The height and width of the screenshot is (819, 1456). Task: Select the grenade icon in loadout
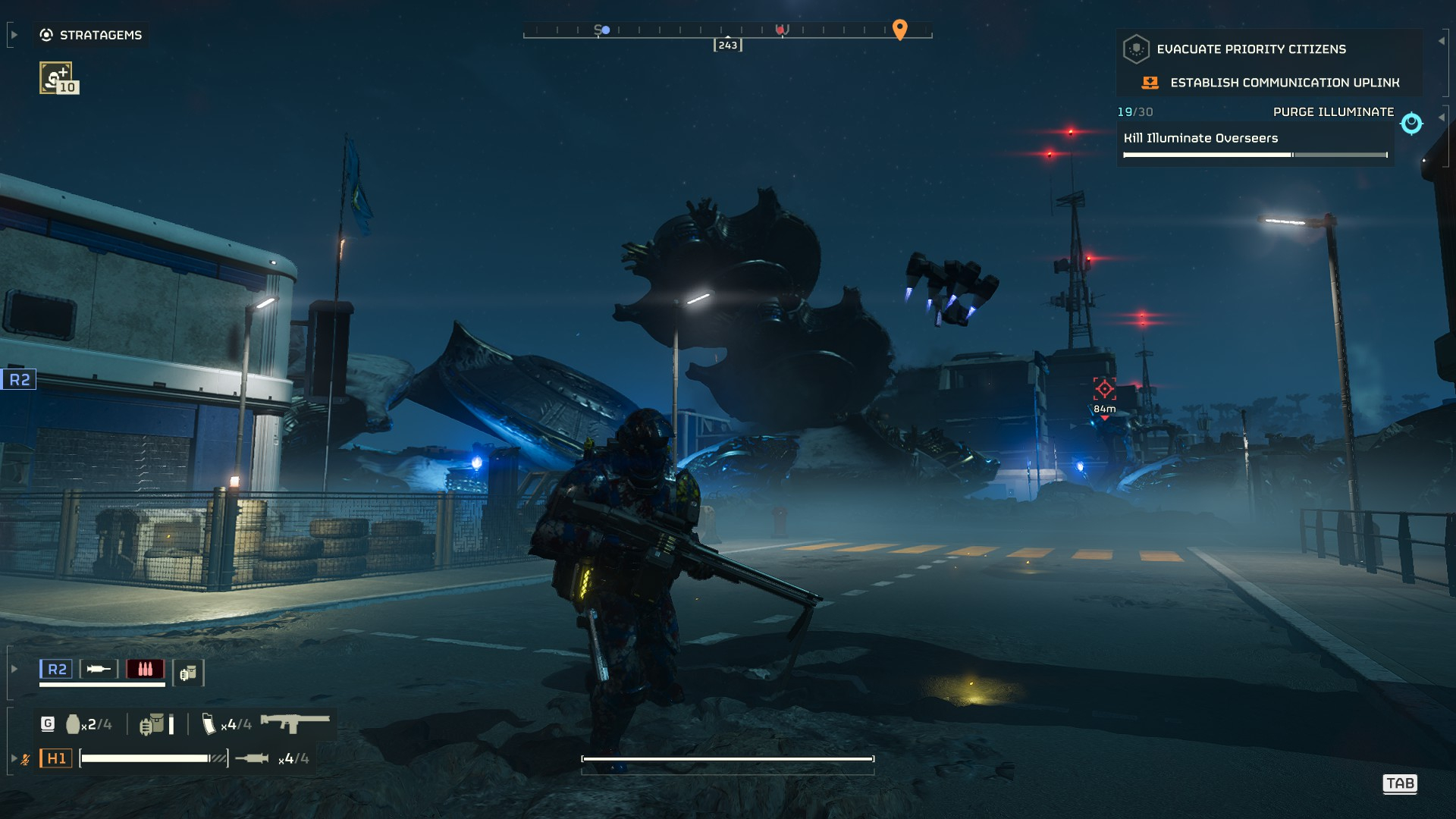(73, 724)
